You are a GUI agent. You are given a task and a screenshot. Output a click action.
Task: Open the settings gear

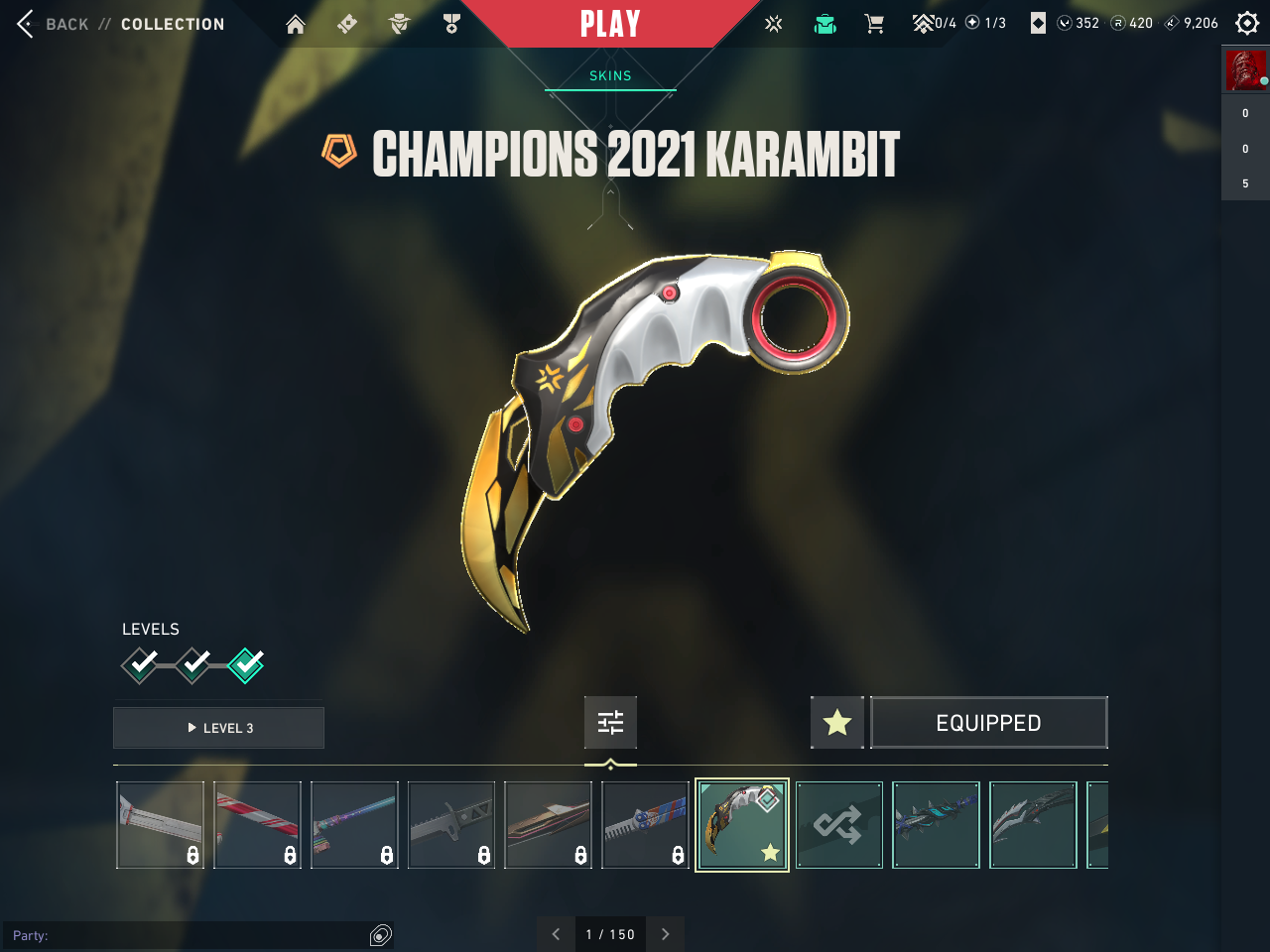pos(1247,24)
